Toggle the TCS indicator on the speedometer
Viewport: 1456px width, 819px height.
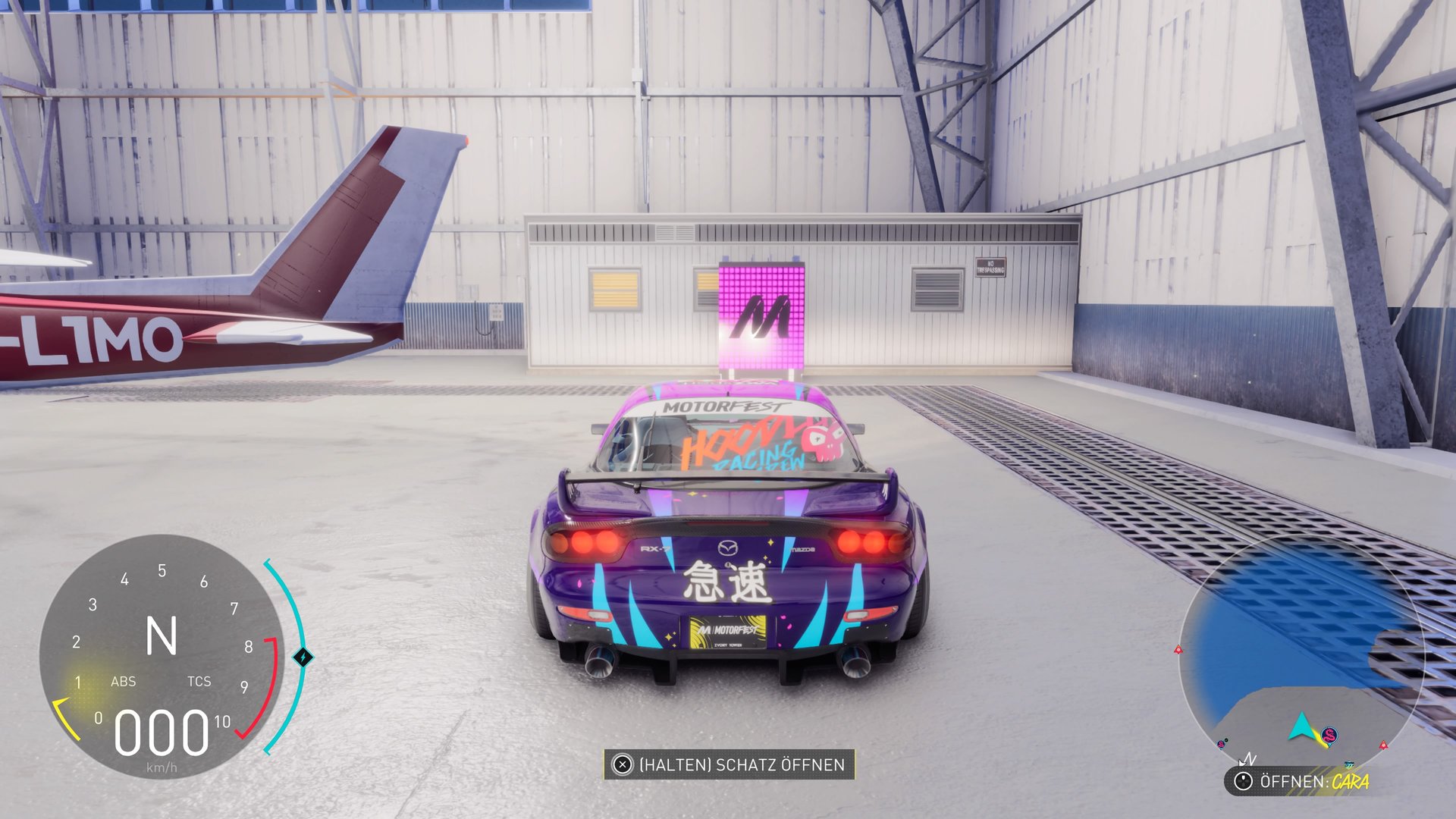(x=199, y=682)
